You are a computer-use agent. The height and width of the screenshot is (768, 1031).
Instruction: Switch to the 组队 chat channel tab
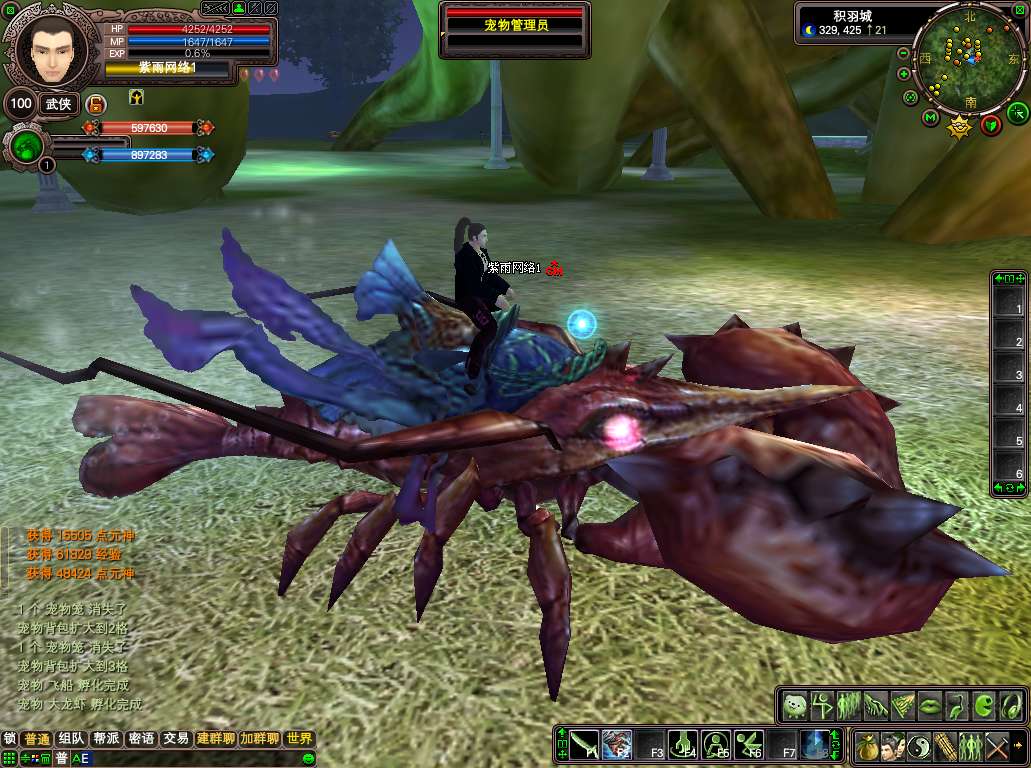tap(71, 739)
